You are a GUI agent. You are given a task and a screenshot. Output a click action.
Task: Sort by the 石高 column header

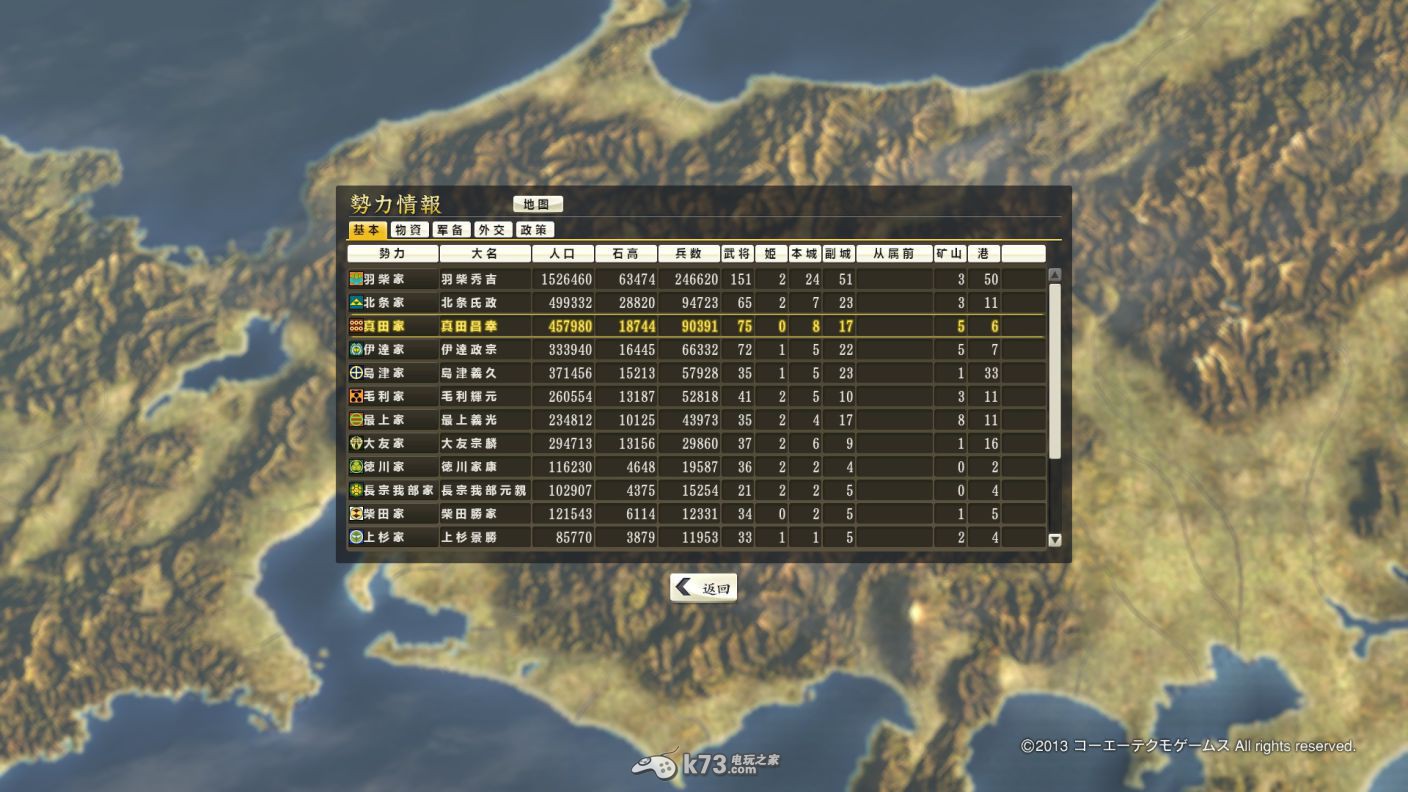(x=626, y=254)
